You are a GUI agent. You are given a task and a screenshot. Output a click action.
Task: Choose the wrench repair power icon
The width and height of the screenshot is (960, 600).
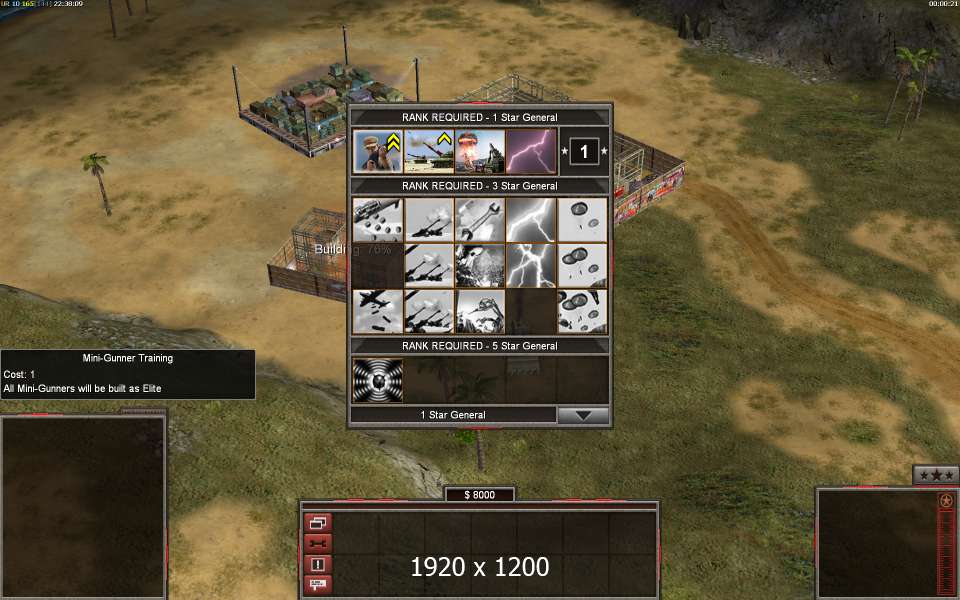480,219
